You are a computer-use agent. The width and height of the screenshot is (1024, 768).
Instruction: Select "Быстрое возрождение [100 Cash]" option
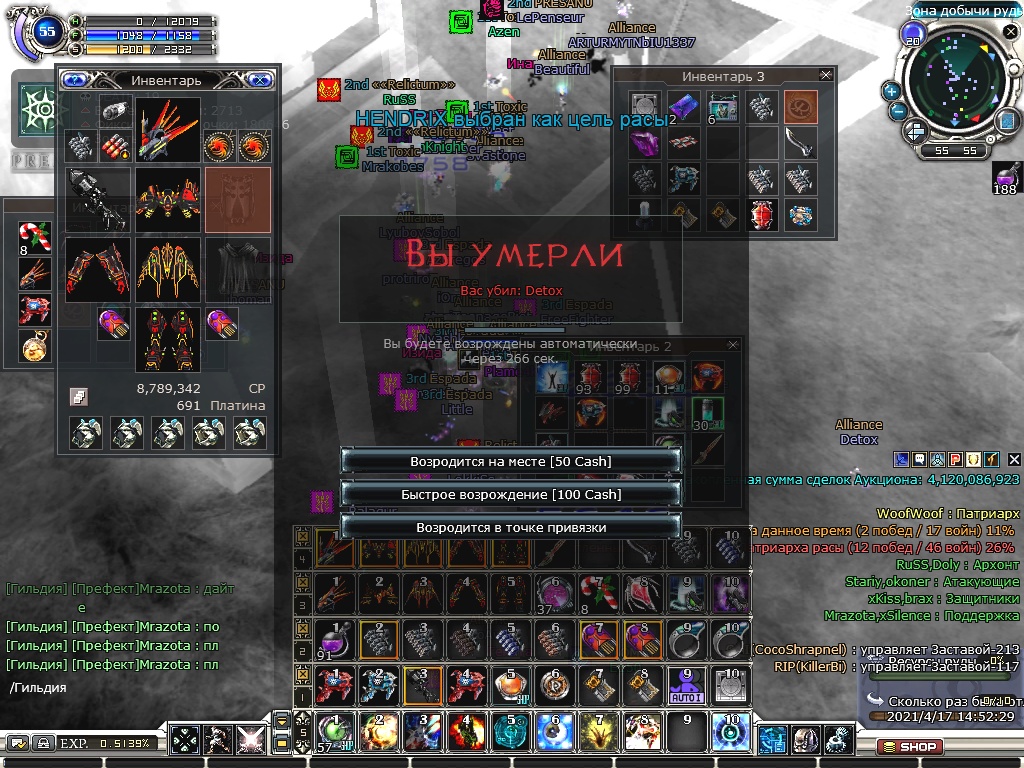point(510,494)
